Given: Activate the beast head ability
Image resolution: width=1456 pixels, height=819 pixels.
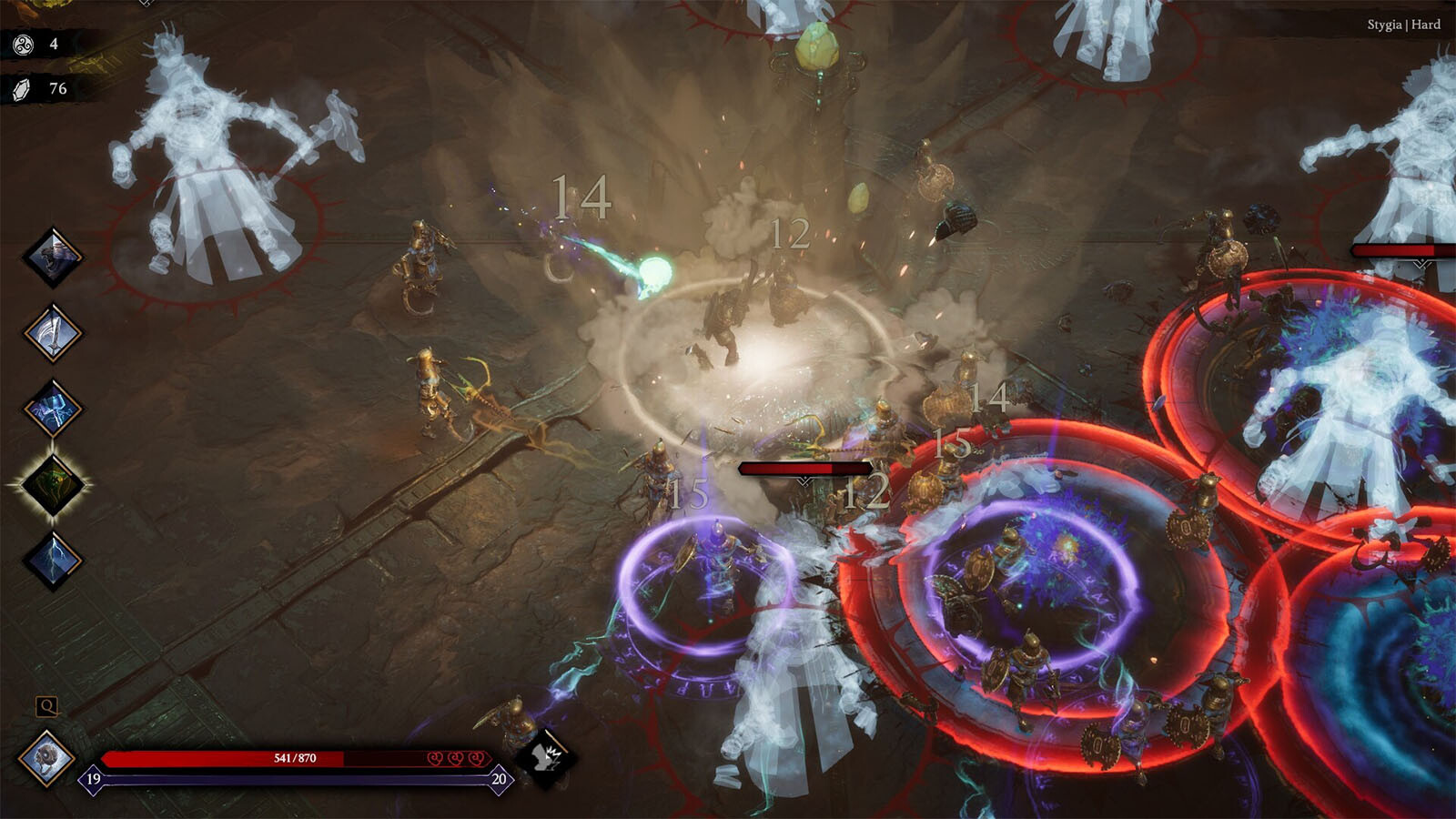Looking at the screenshot, I should [53, 257].
